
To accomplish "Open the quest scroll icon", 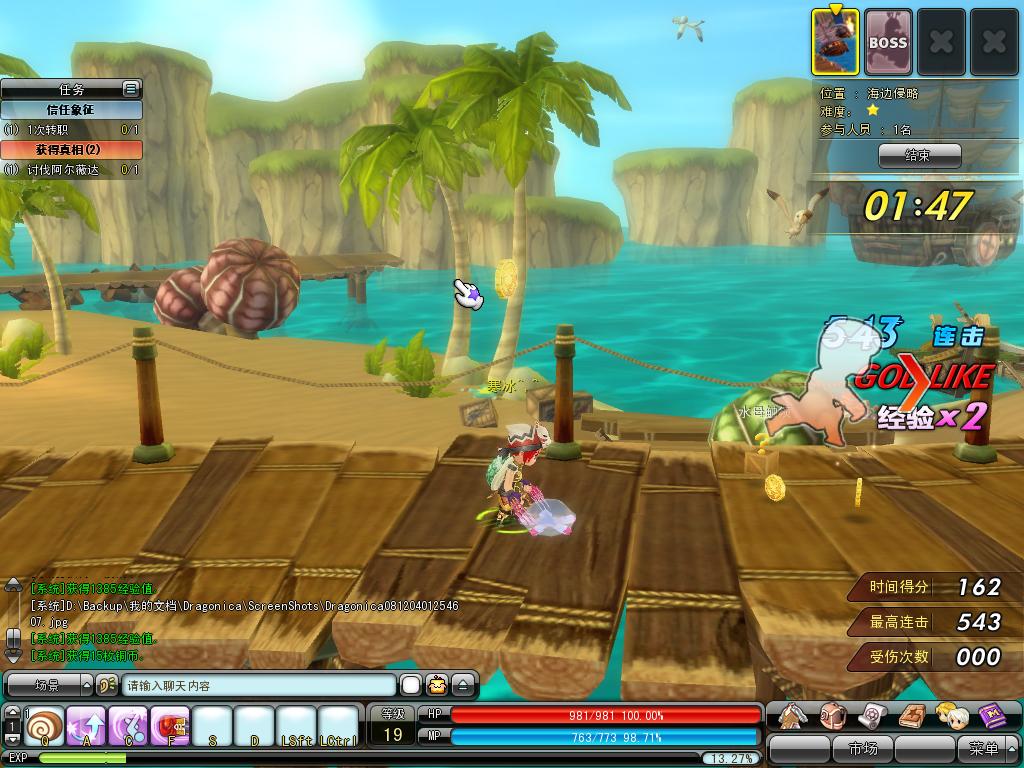I will click(872, 716).
